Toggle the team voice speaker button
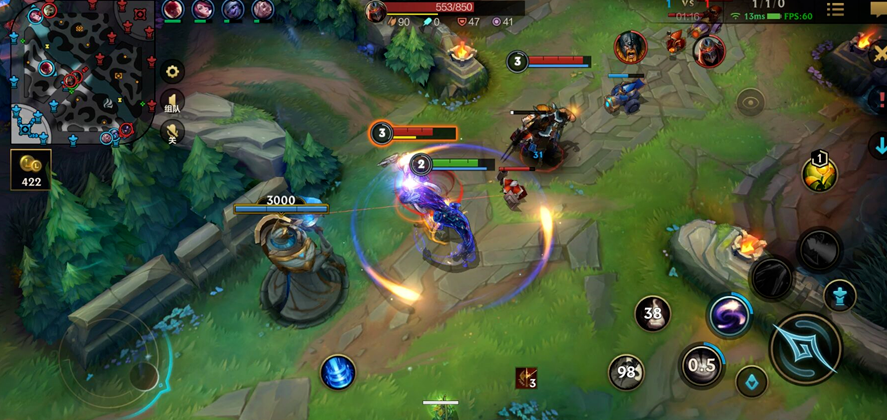887x420 pixels. [x=173, y=102]
